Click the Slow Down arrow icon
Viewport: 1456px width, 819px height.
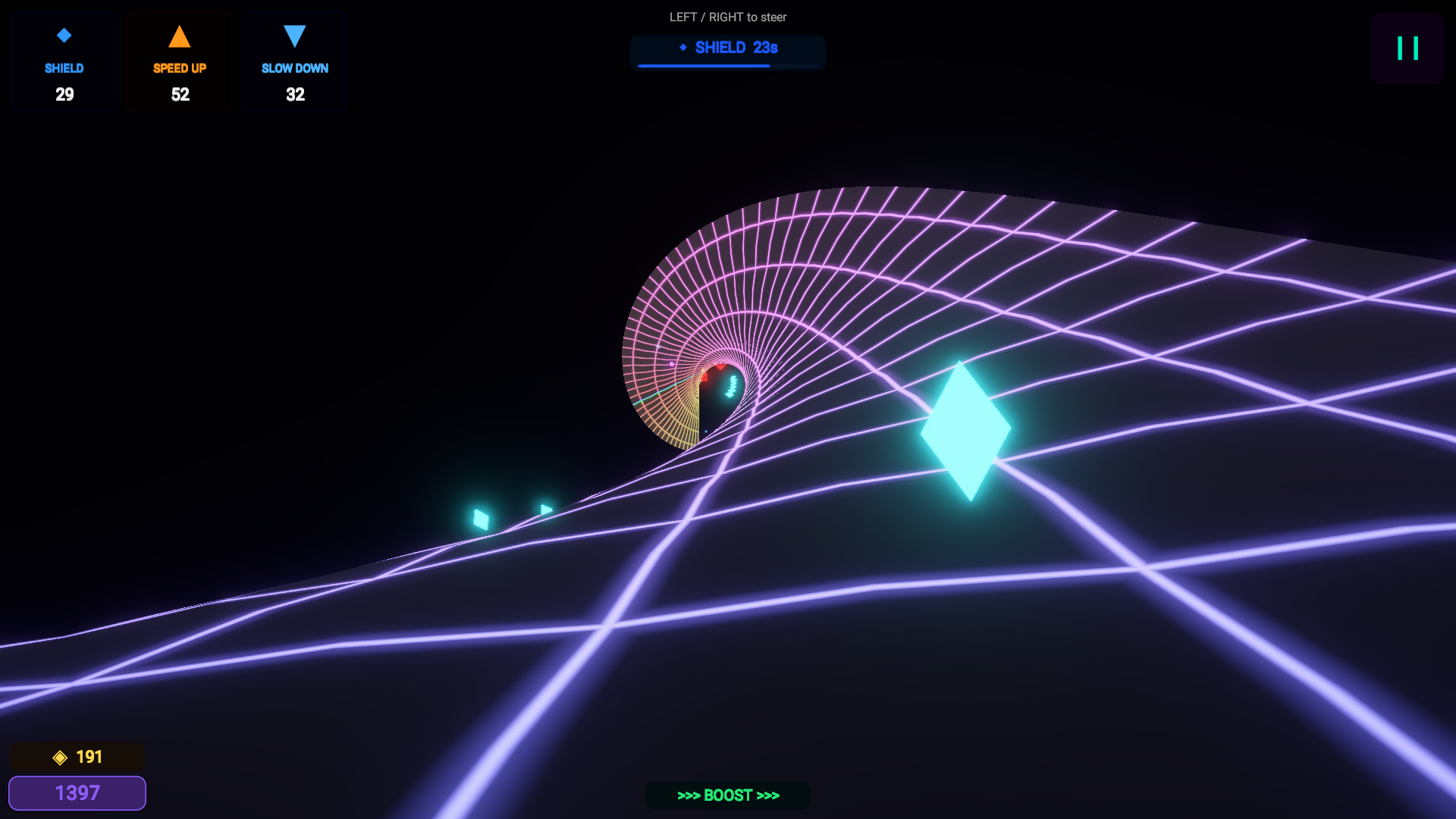[294, 34]
